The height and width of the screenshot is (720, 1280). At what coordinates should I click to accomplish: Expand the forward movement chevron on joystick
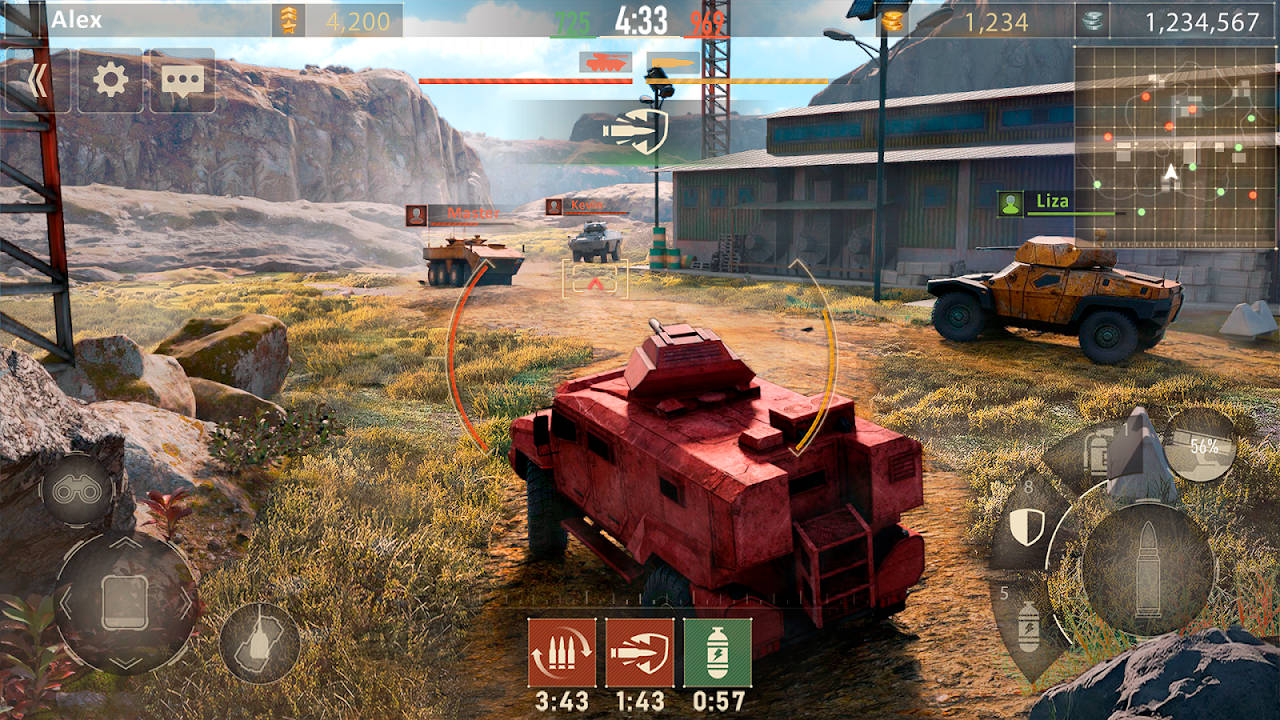(x=124, y=543)
